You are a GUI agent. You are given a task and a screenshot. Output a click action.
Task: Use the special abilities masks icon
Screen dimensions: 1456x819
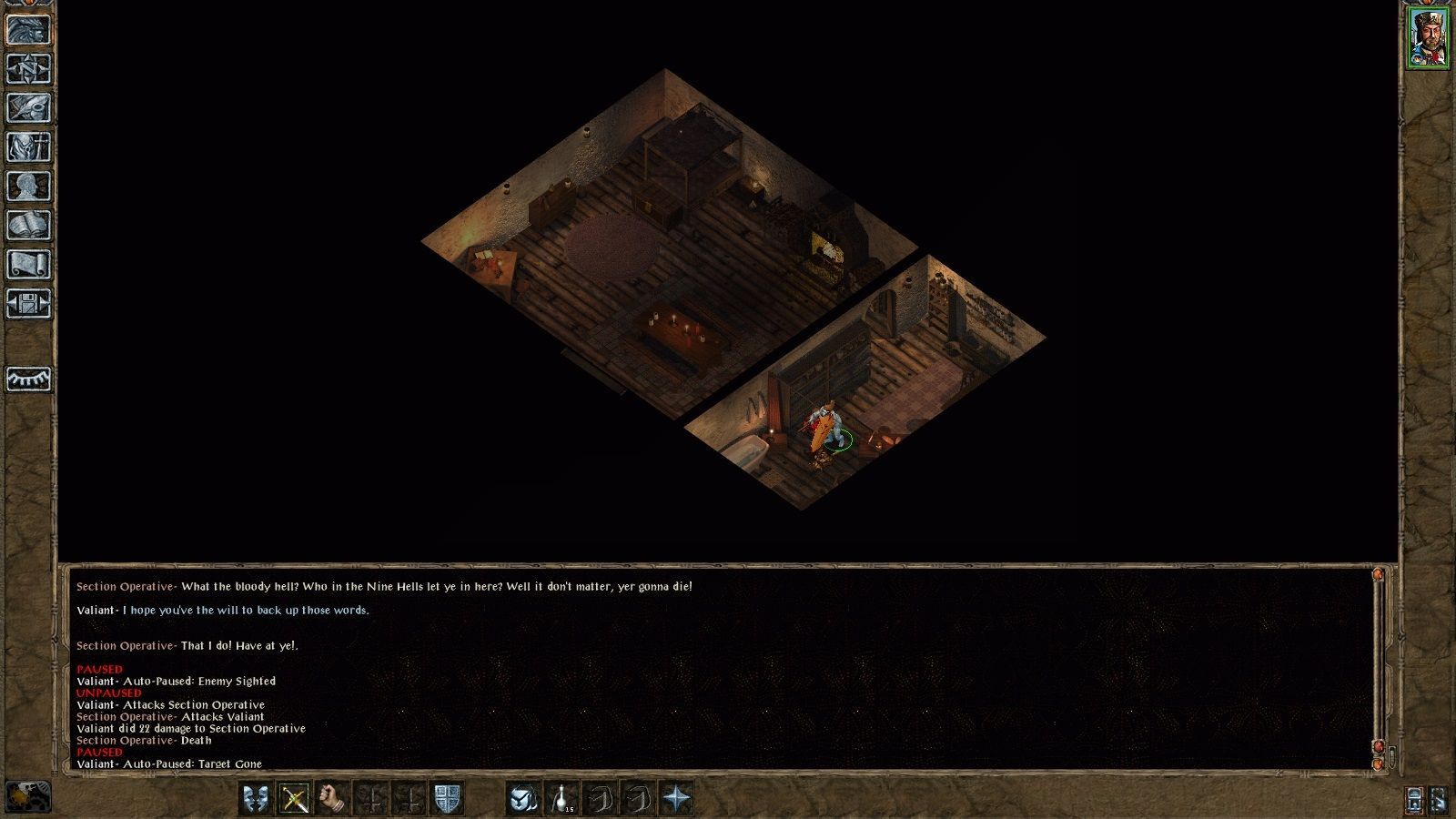click(255, 797)
